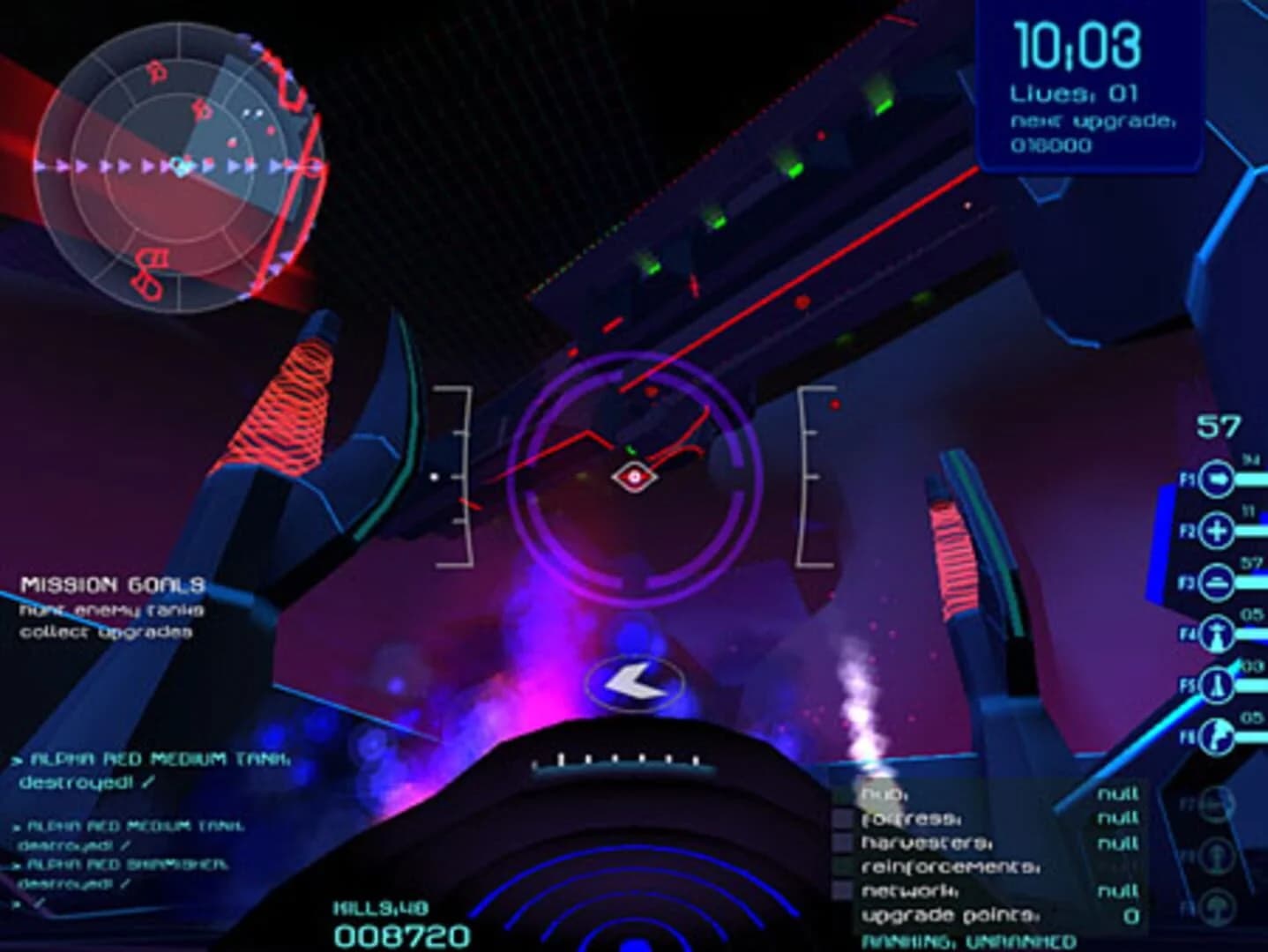Click the upgrade points row
The width and height of the screenshot is (1268, 952).
(x=948, y=915)
